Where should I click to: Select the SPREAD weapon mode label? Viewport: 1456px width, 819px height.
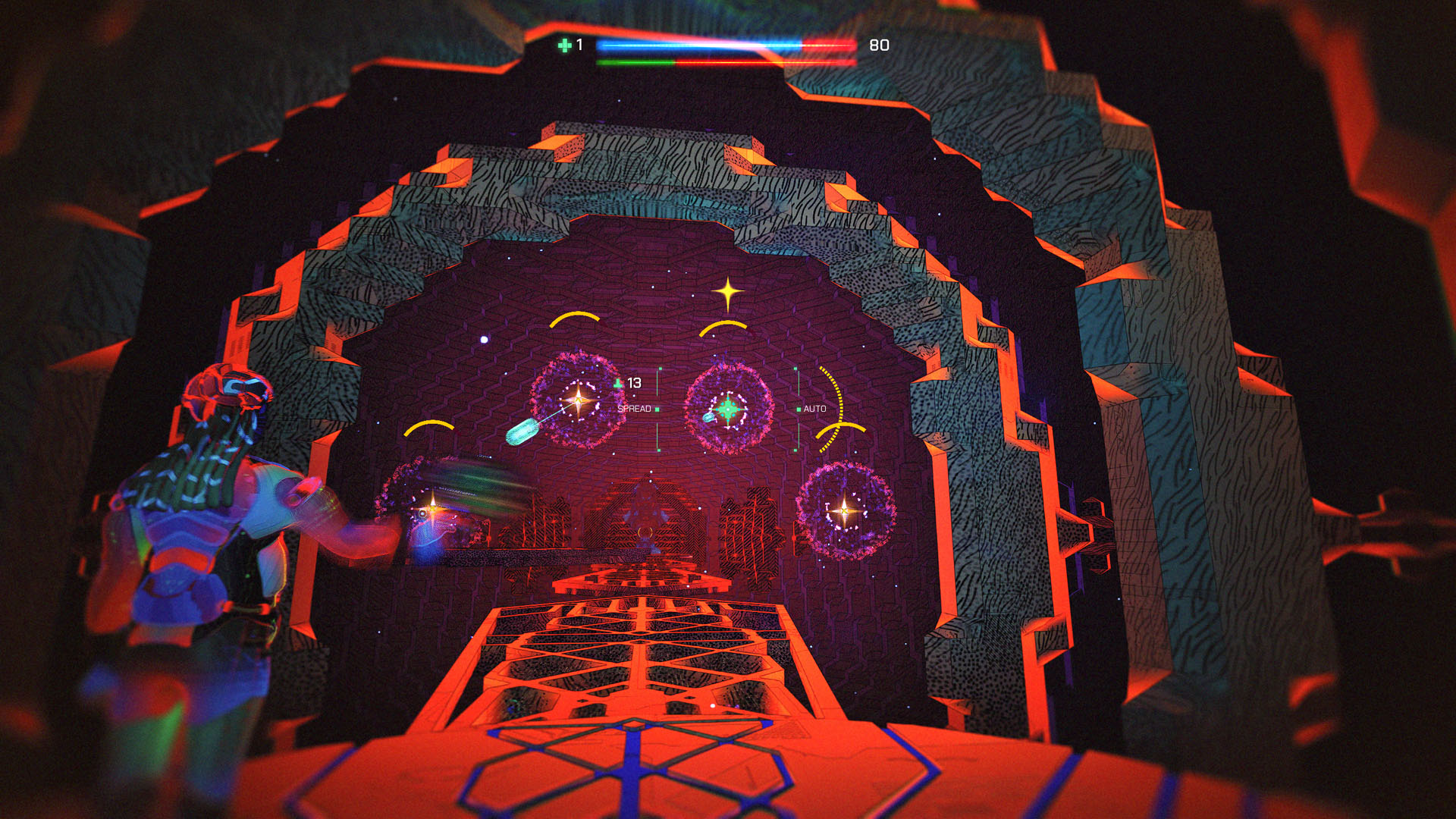(x=634, y=409)
